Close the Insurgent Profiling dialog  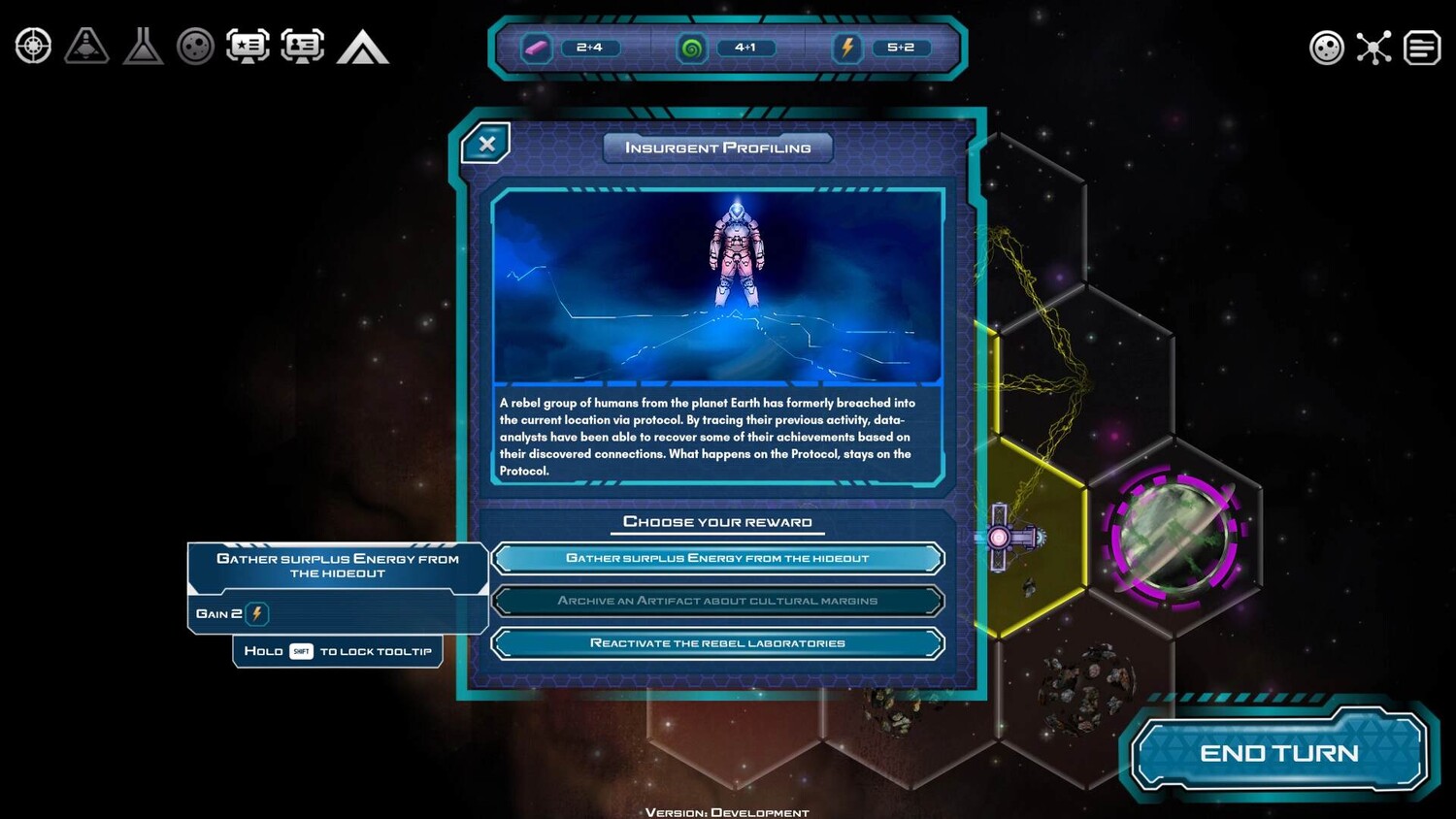coord(486,145)
